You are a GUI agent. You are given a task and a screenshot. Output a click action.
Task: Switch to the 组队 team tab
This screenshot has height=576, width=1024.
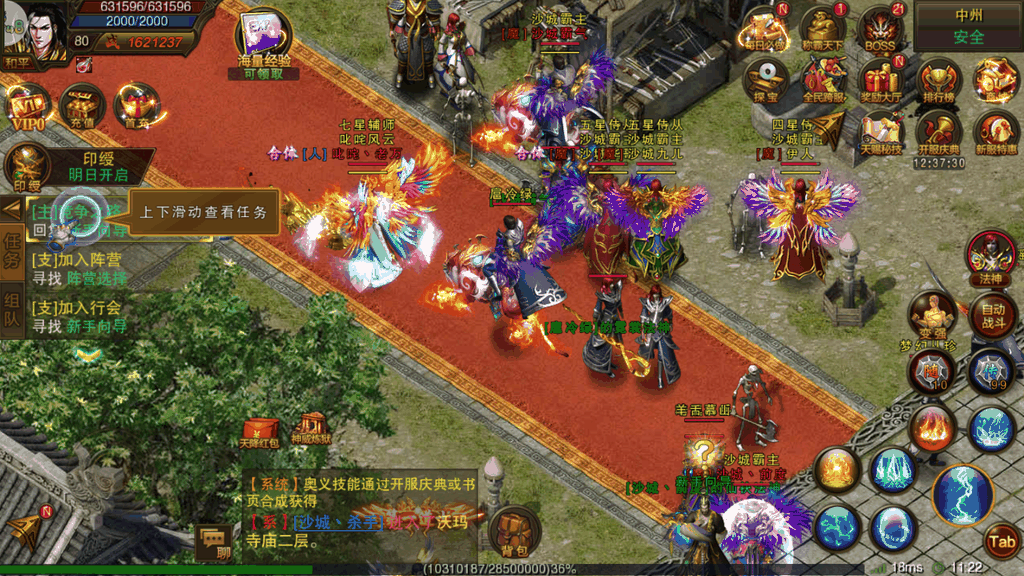[13, 311]
